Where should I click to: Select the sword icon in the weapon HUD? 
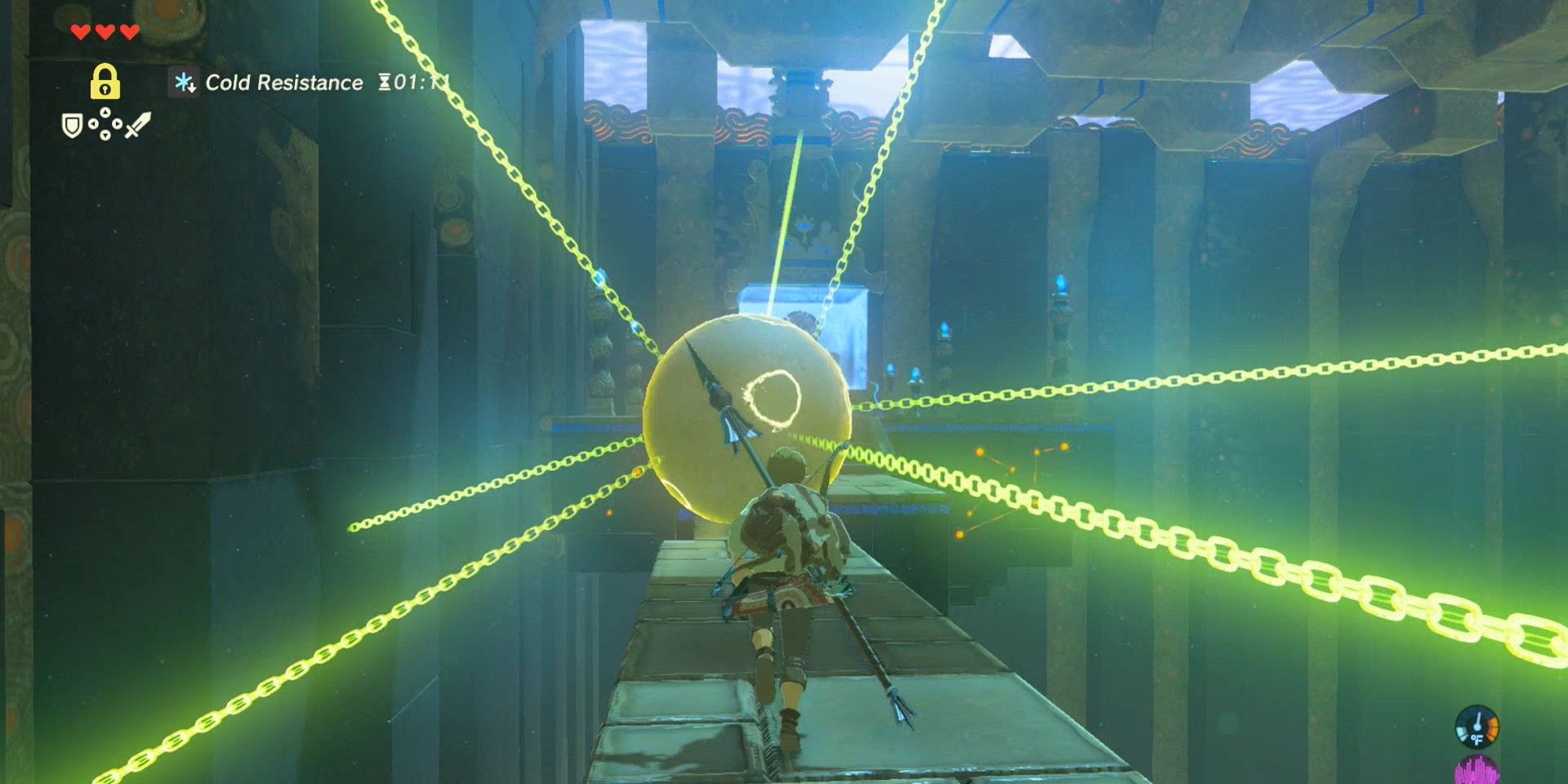point(138,123)
